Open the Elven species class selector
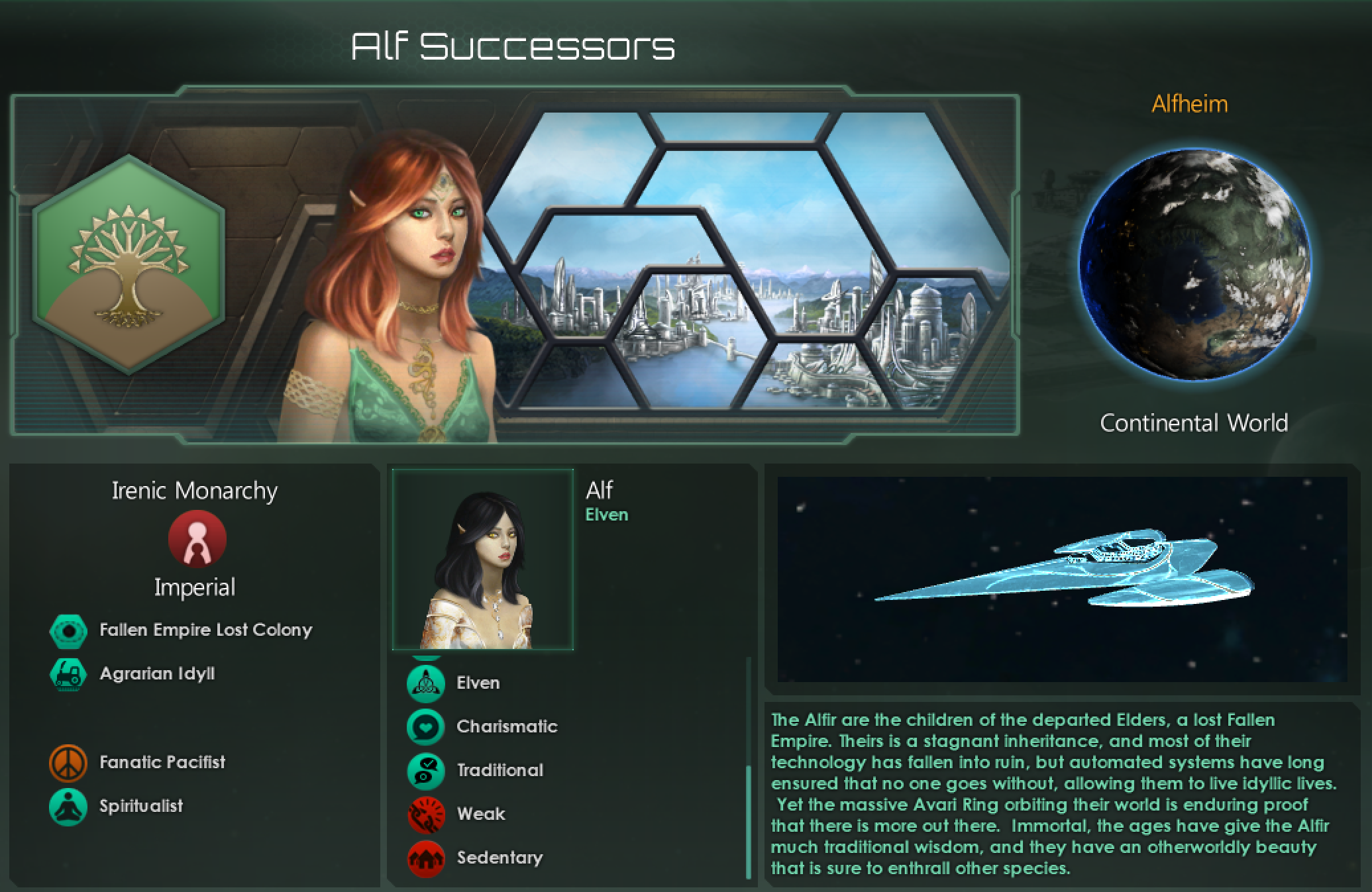This screenshot has width=1372, height=892. click(606, 515)
